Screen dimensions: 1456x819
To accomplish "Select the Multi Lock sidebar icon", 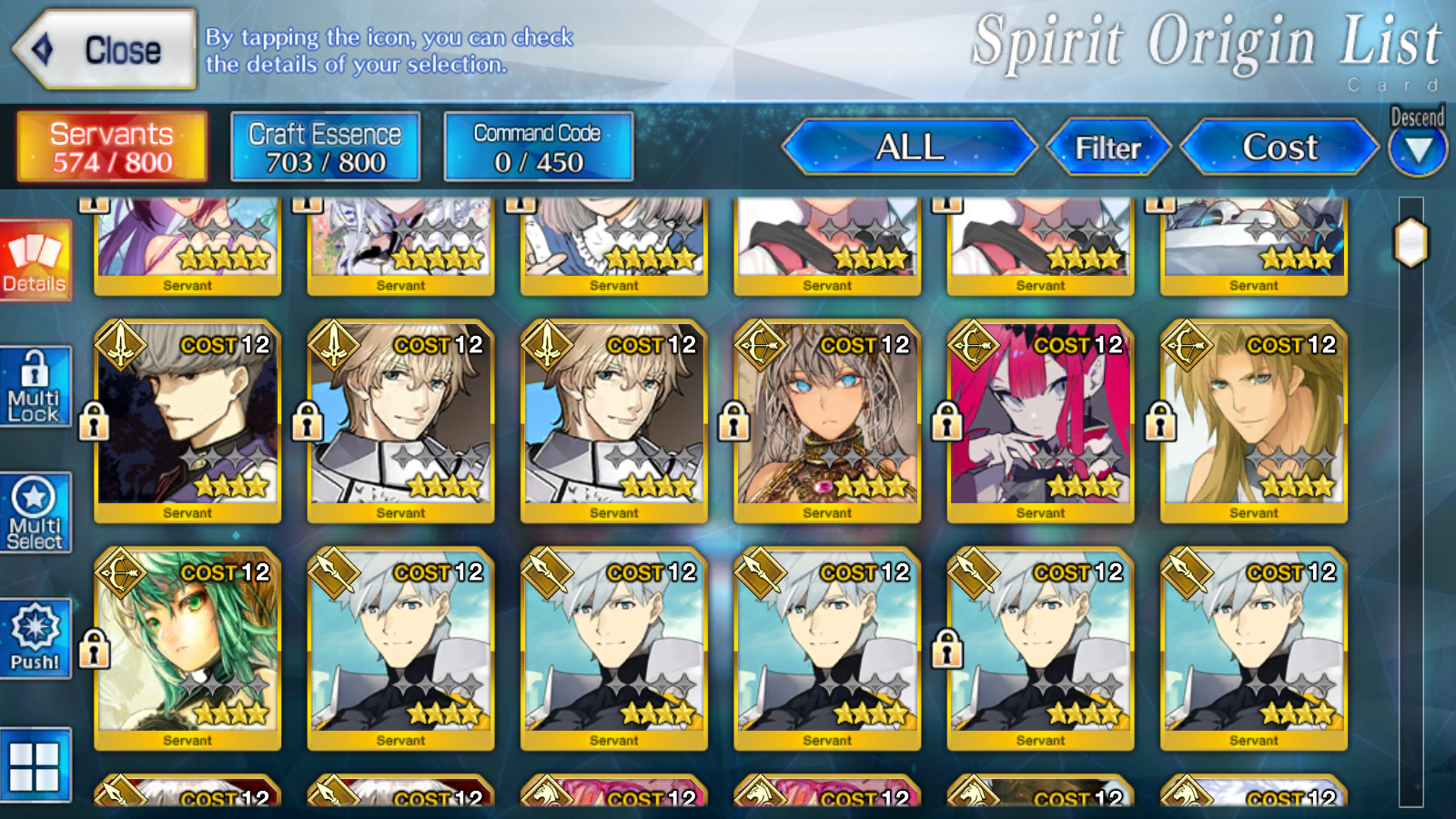I will pos(36,387).
